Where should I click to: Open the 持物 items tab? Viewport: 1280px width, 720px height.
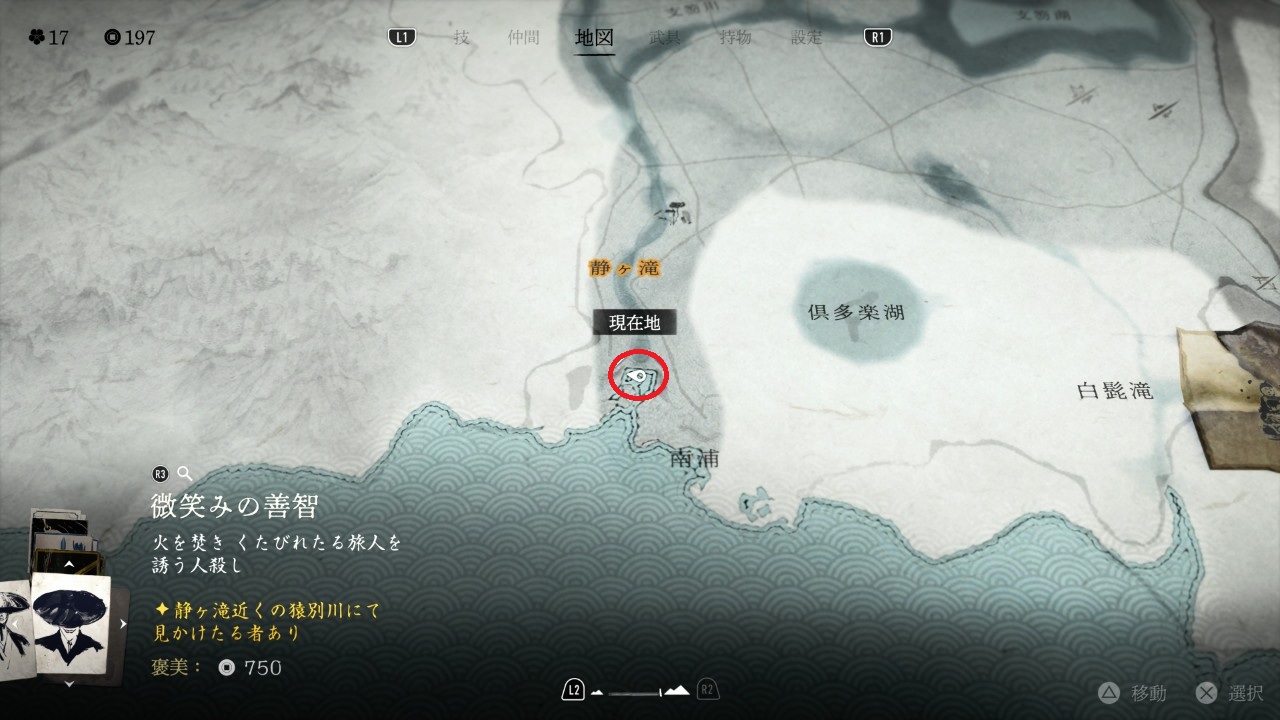(x=735, y=38)
